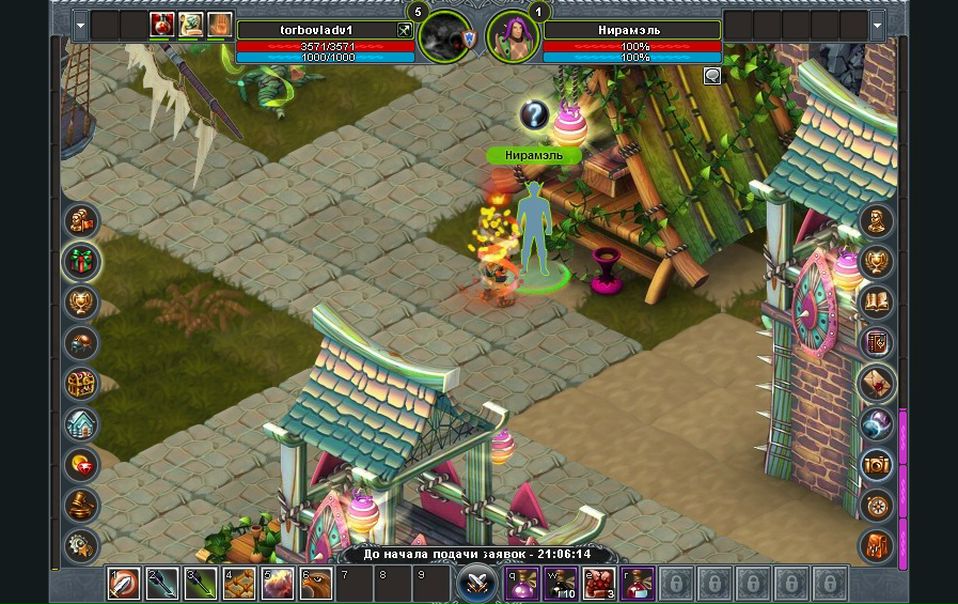Image resolution: width=958 pixels, height=604 pixels.
Task: Activate the sword skill in slot 1
Action: (x=124, y=582)
